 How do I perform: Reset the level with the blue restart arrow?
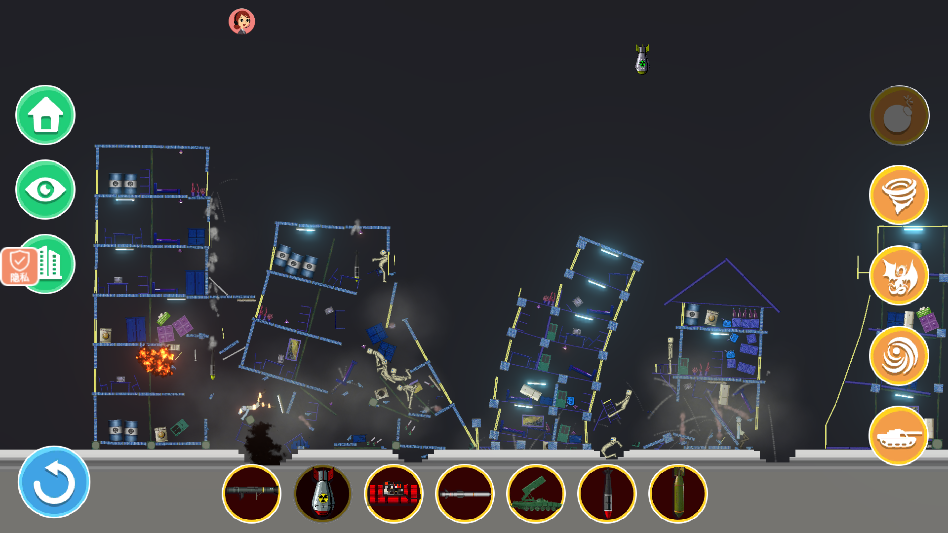(x=54, y=482)
